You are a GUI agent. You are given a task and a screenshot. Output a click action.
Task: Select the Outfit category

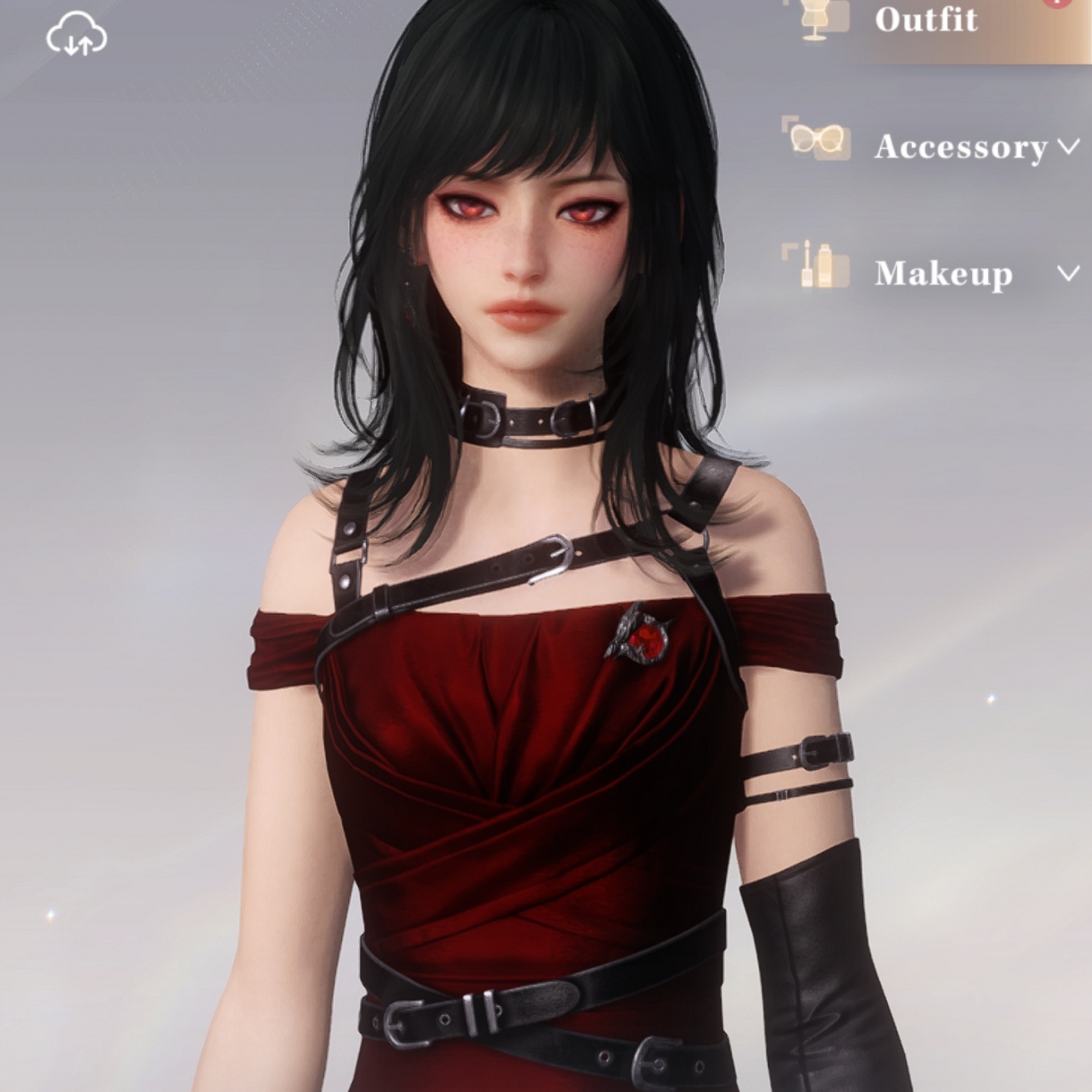click(x=926, y=20)
